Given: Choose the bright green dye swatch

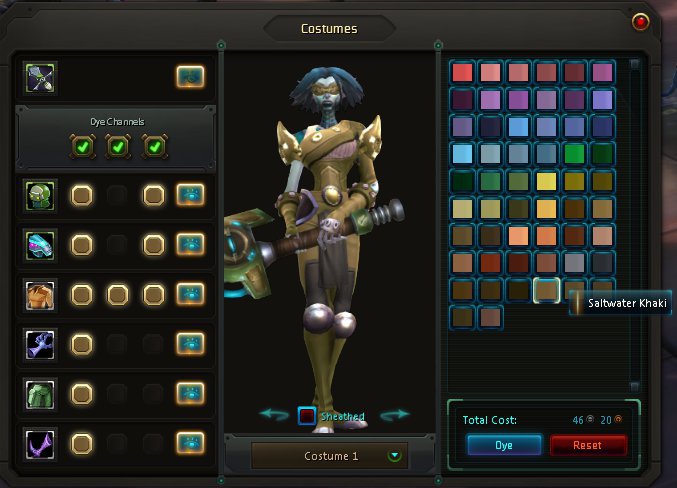Looking at the screenshot, I should click(574, 154).
